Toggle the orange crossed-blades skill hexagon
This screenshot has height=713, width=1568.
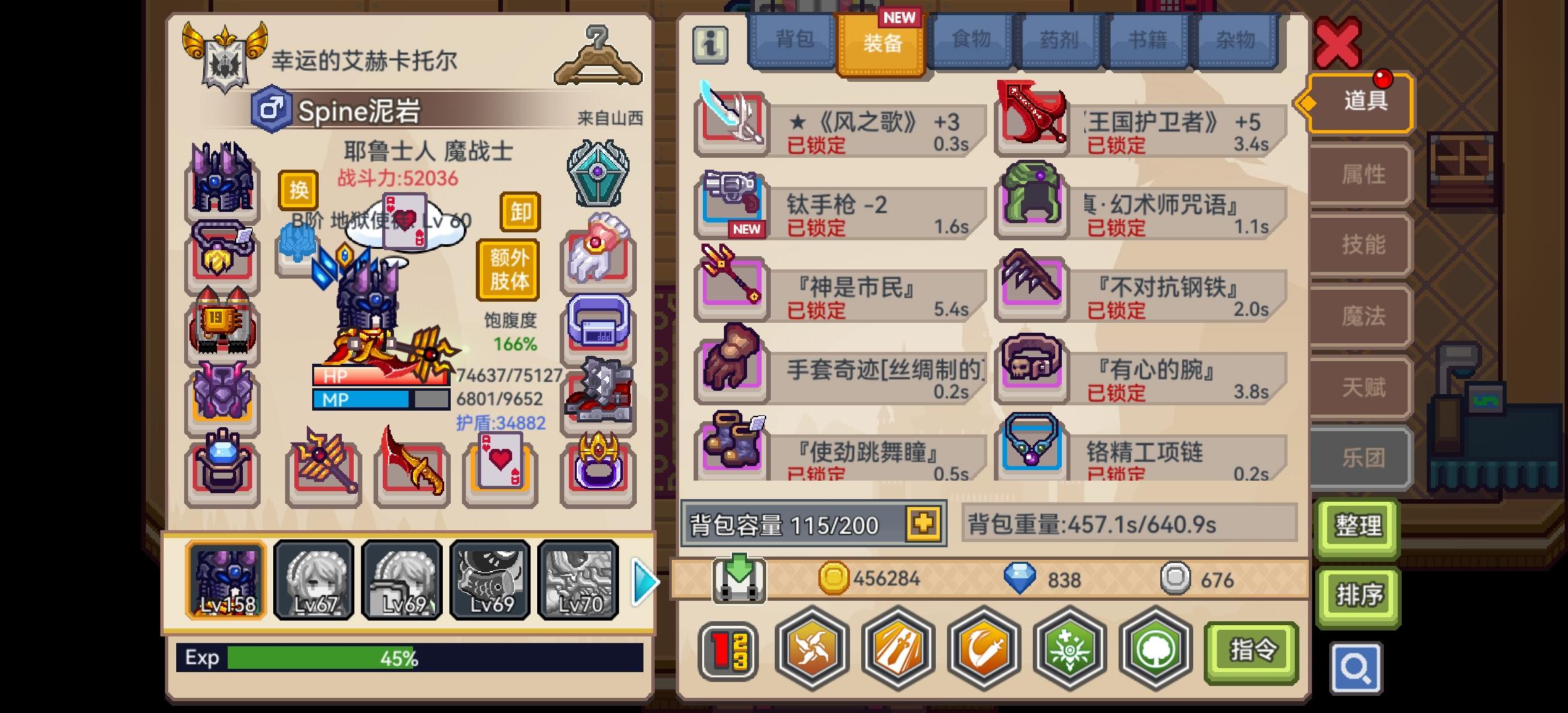812,650
